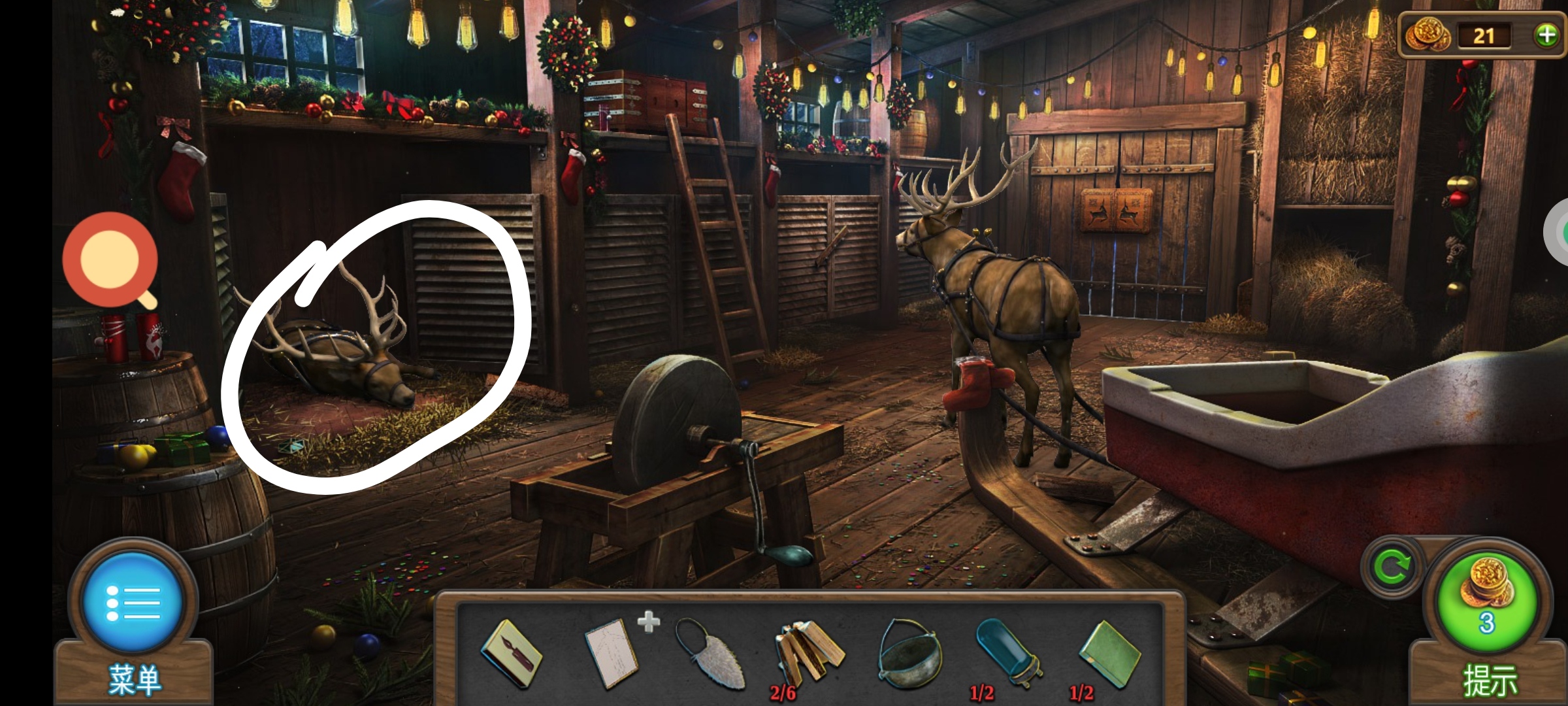Open the 菜单 menu button

[x=133, y=603]
